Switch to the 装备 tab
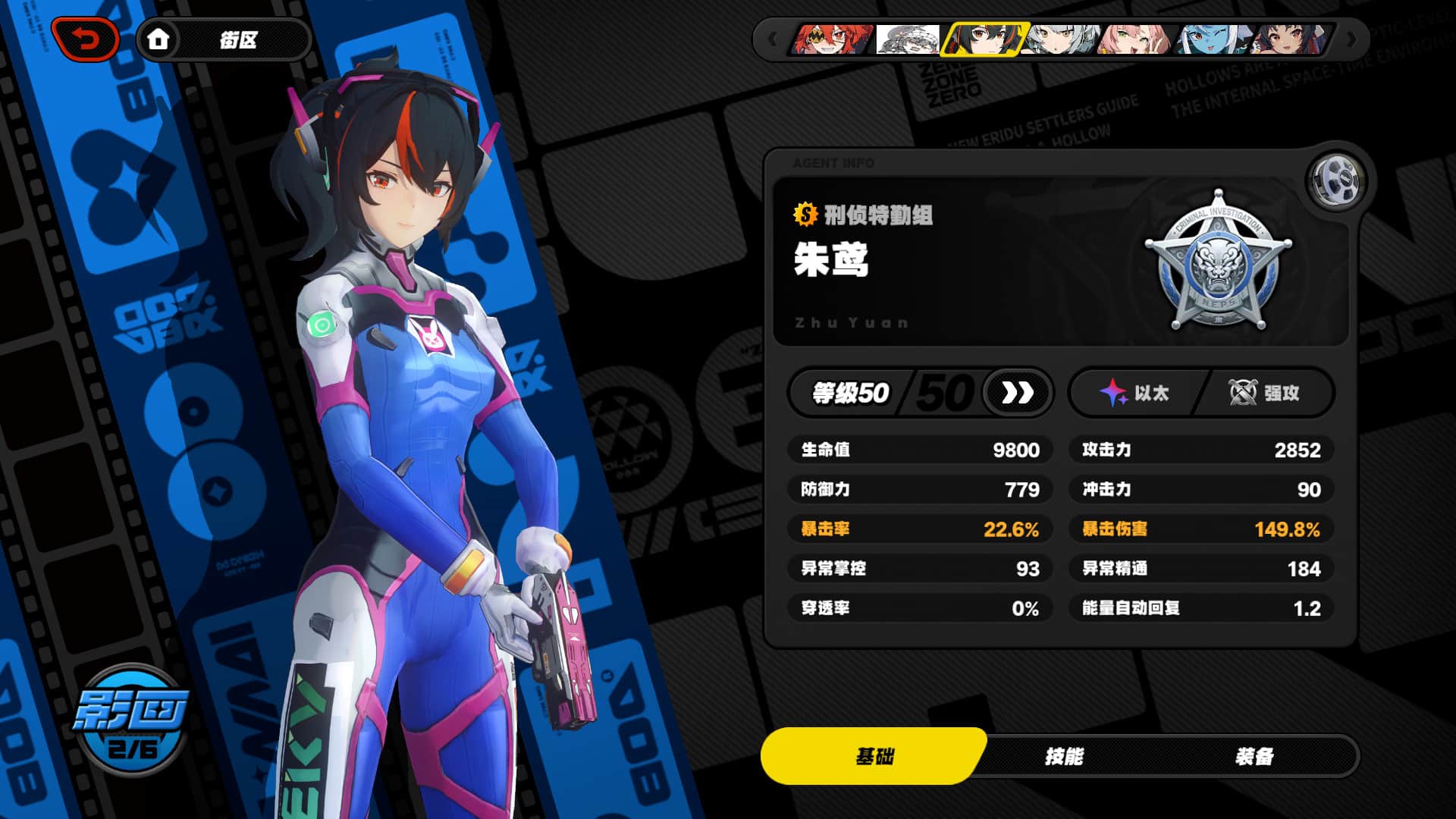 [x=1254, y=756]
